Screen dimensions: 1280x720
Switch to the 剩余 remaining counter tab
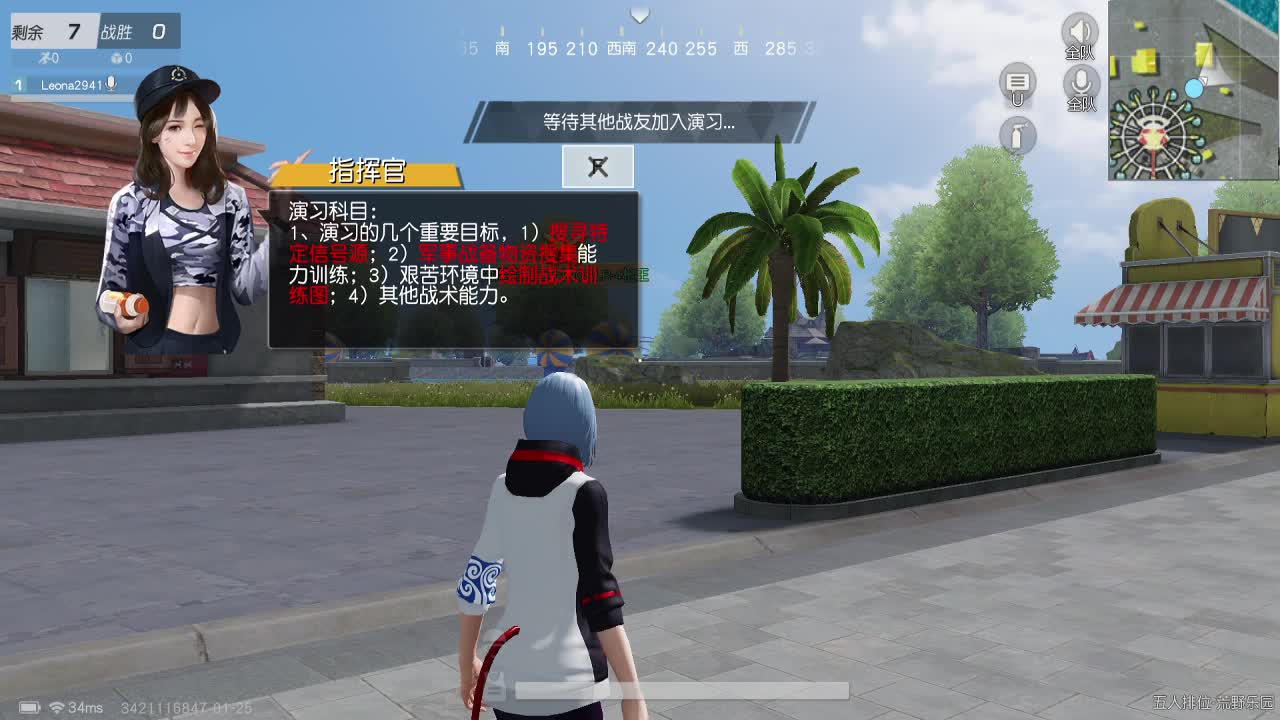(53, 32)
